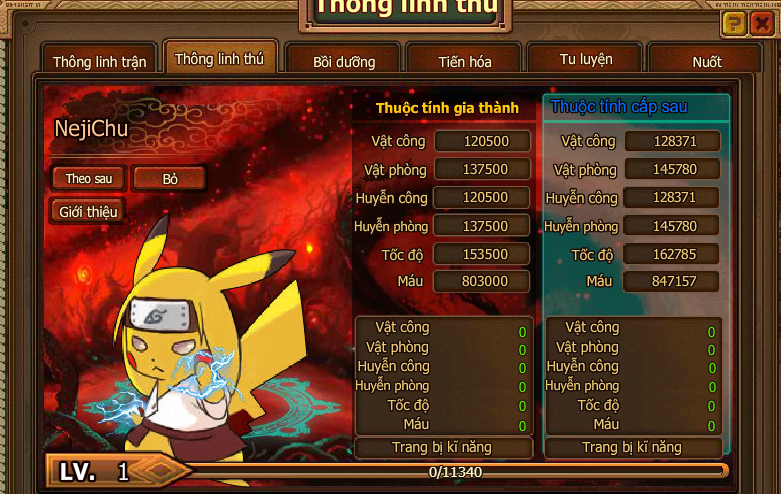Go to the Tiến hóa tab
Image resolution: width=781 pixels, height=494 pixels.
(464, 61)
